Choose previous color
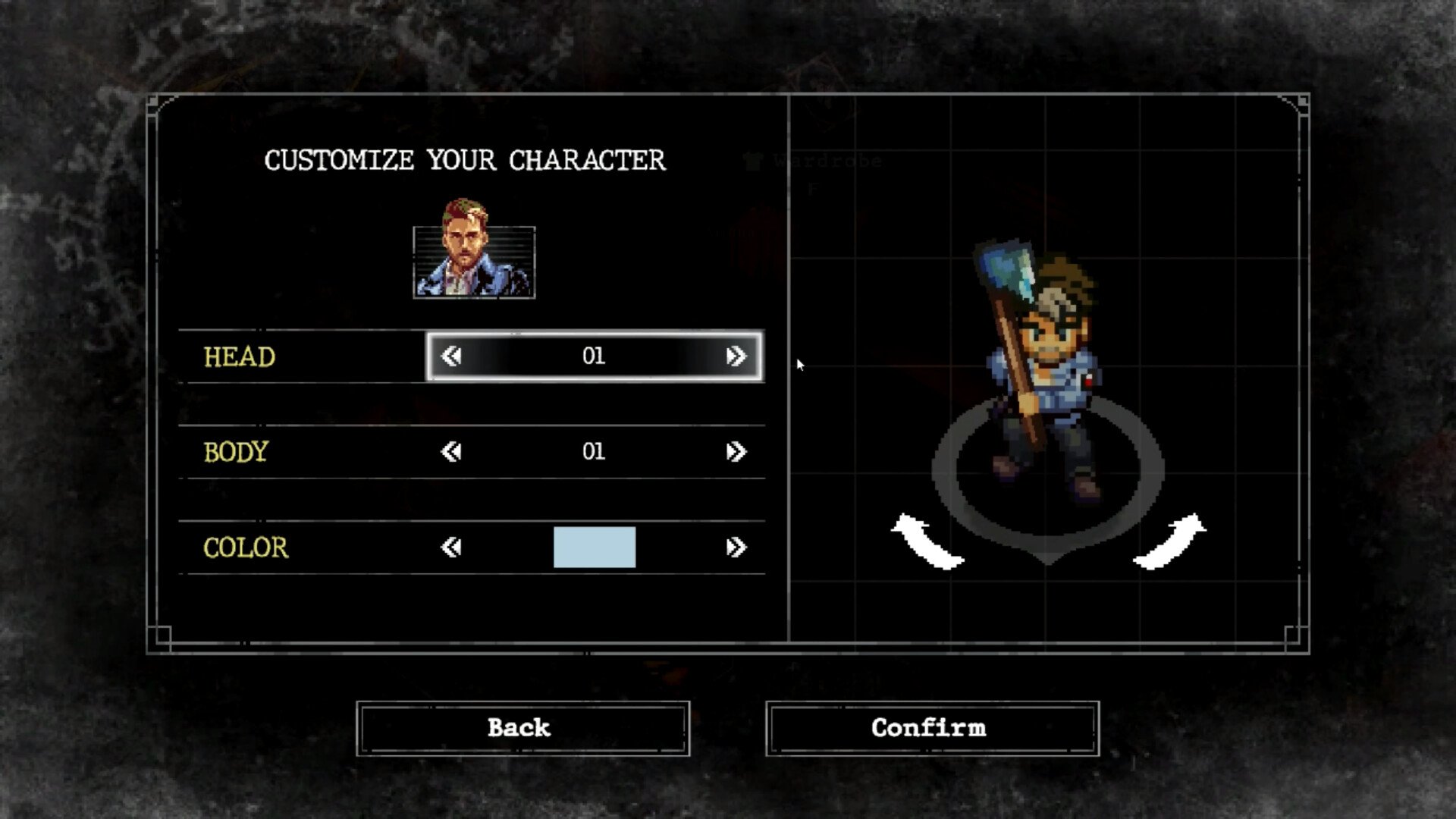The width and height of the screenshot is (1456, 819). [x=451, y=548]
